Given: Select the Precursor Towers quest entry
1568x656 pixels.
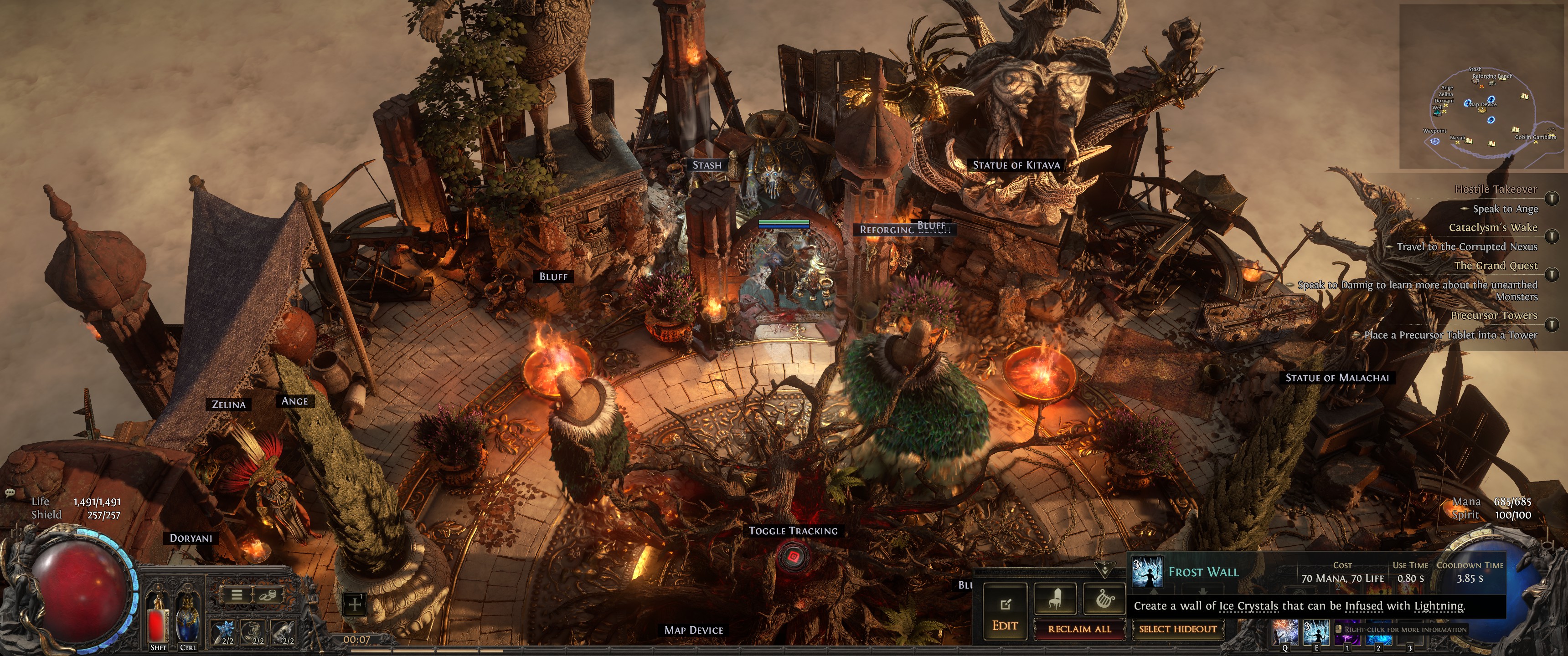Looking at the screenshot, I should click(1494, 315).
